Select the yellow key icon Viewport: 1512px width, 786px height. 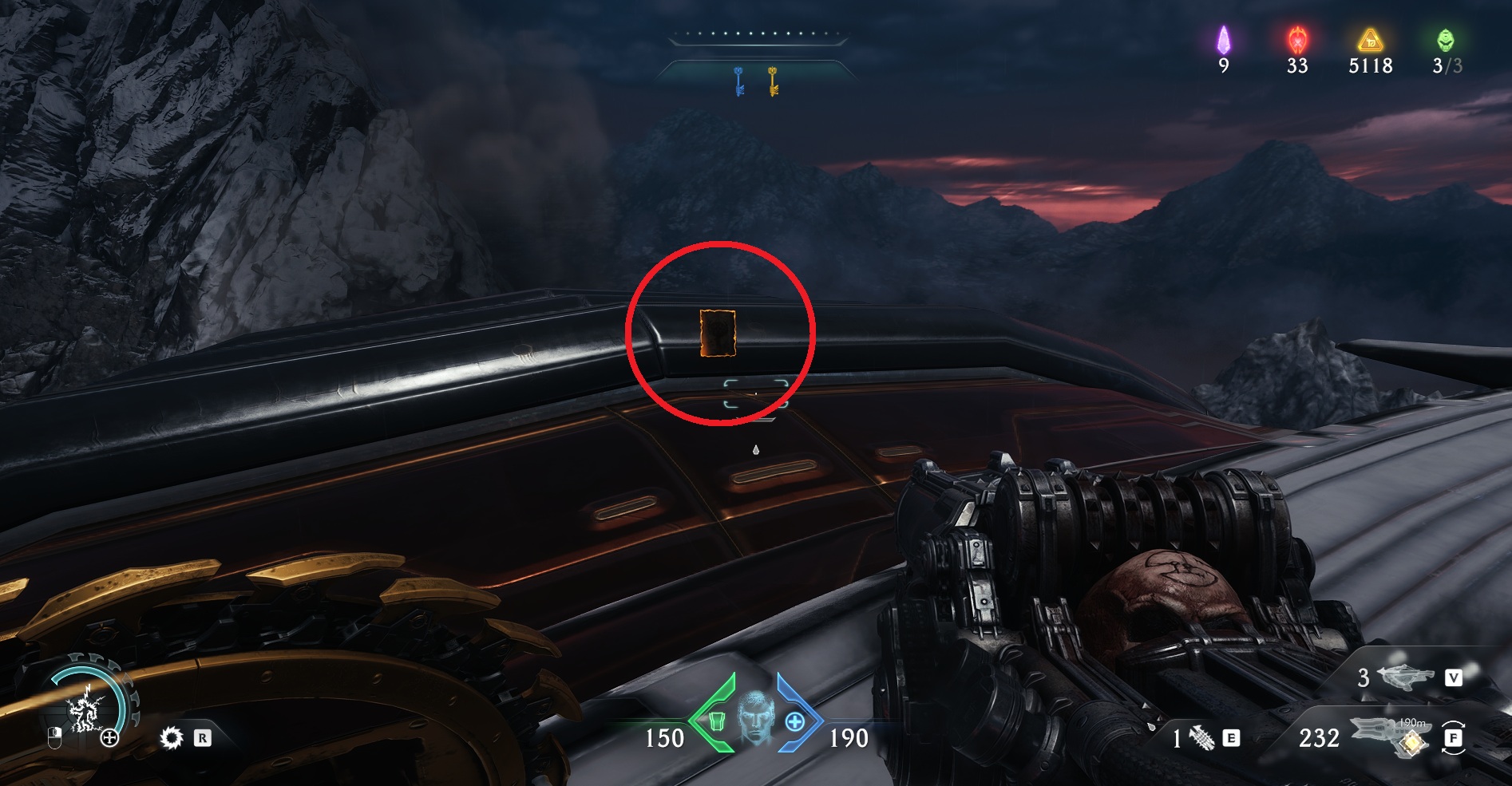(x=774, y=81)
